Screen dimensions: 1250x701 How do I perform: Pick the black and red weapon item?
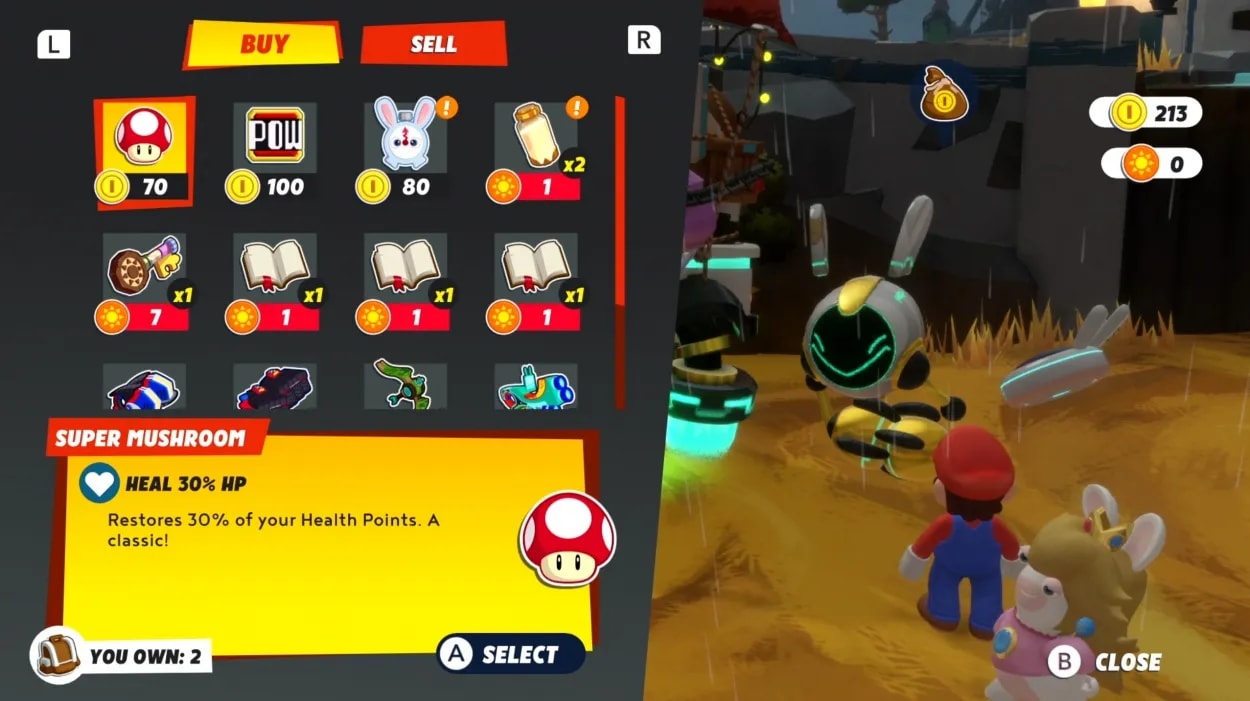274,388
